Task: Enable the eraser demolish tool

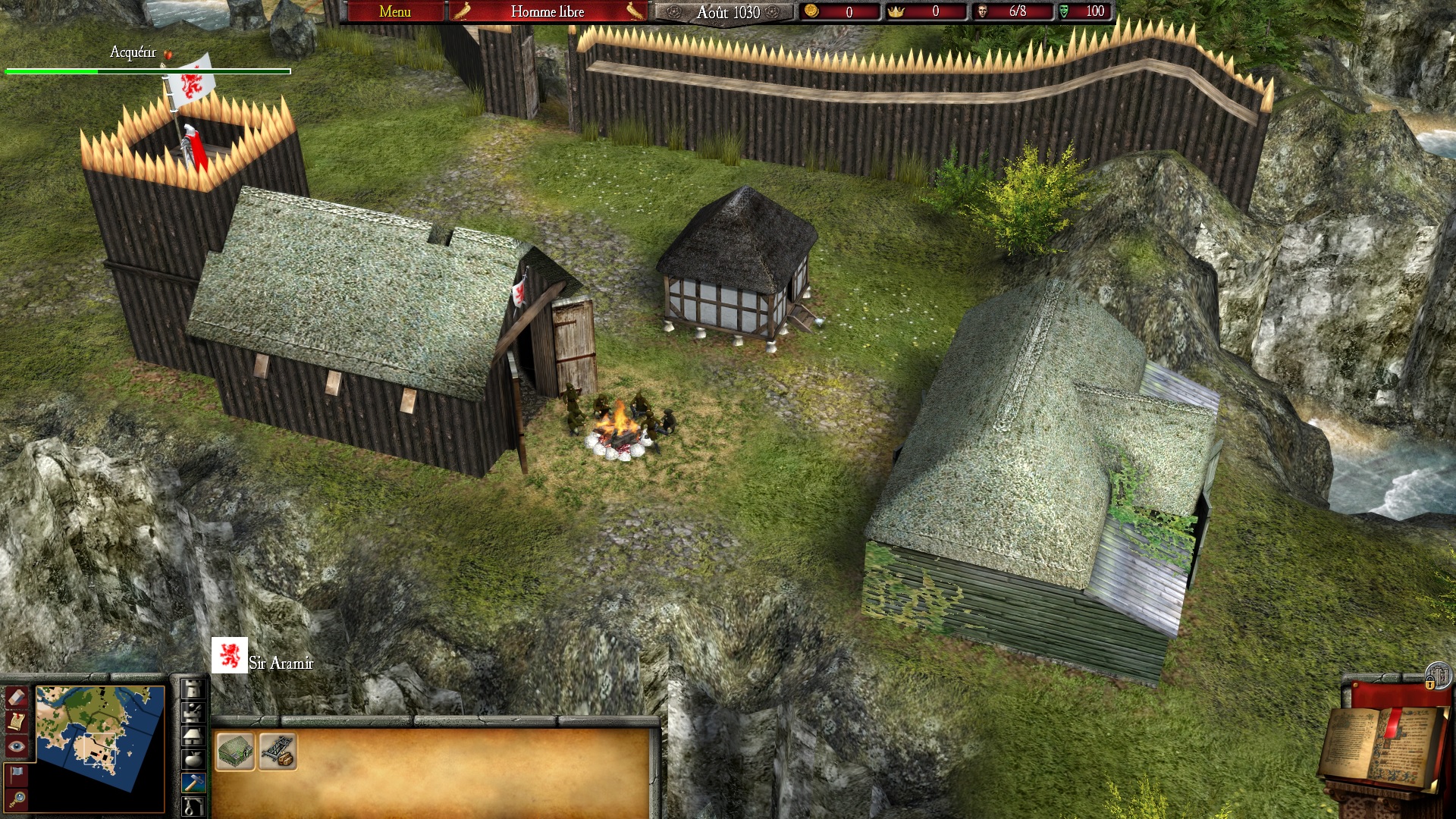Action: [x=16, y=698]
